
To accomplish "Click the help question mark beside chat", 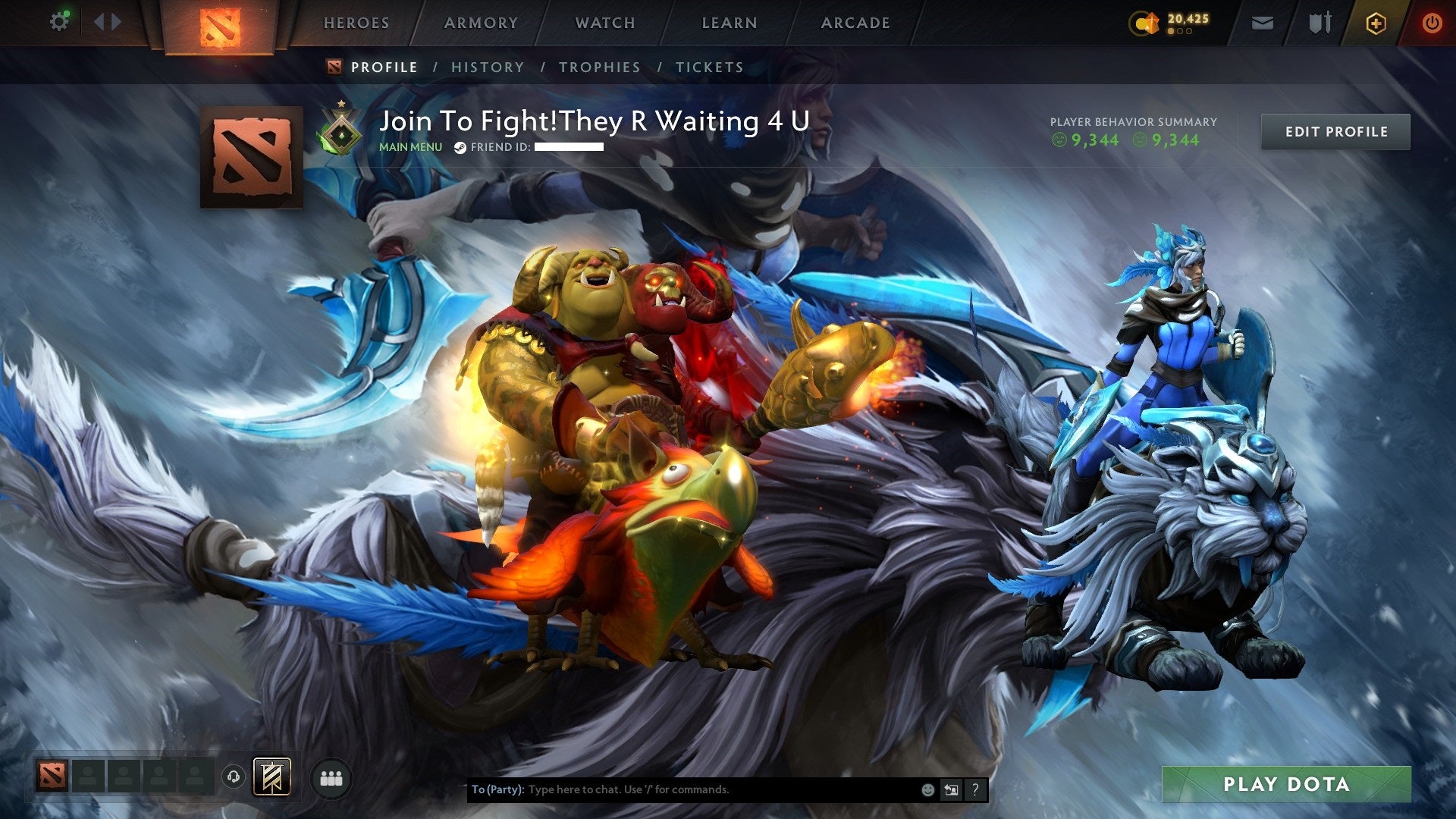I will [x=976, y=789].
